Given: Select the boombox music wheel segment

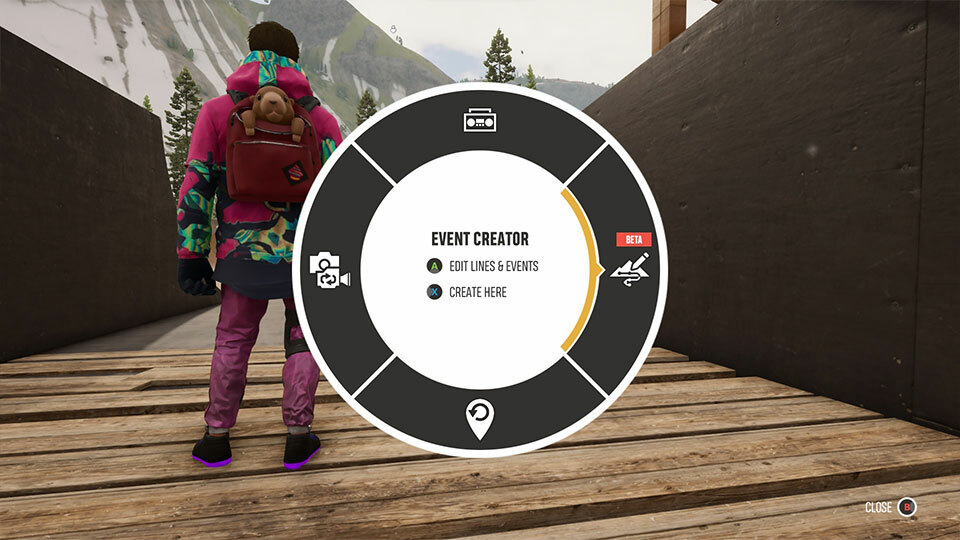Looking at the screenshot, I should pos(479,121).
